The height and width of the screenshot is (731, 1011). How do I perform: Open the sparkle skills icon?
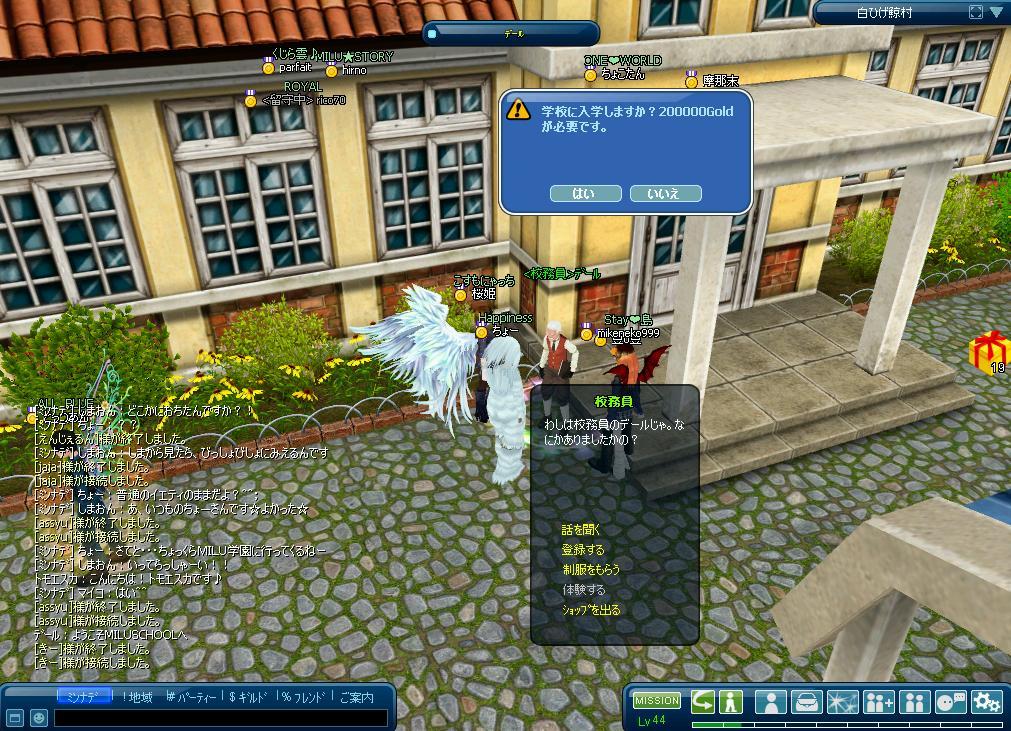[x=842, y=702]
